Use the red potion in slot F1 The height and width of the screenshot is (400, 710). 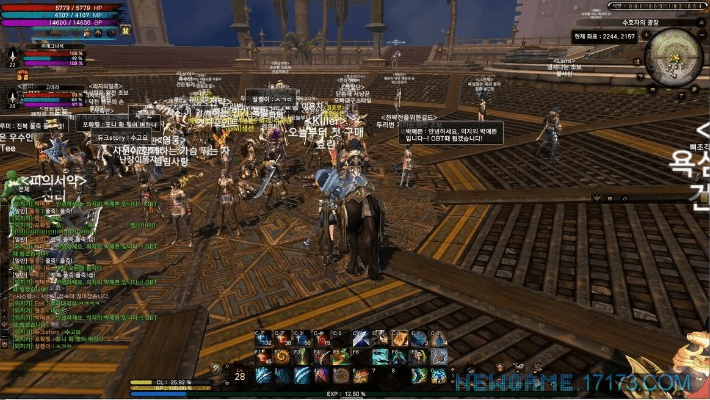[263, 356]
